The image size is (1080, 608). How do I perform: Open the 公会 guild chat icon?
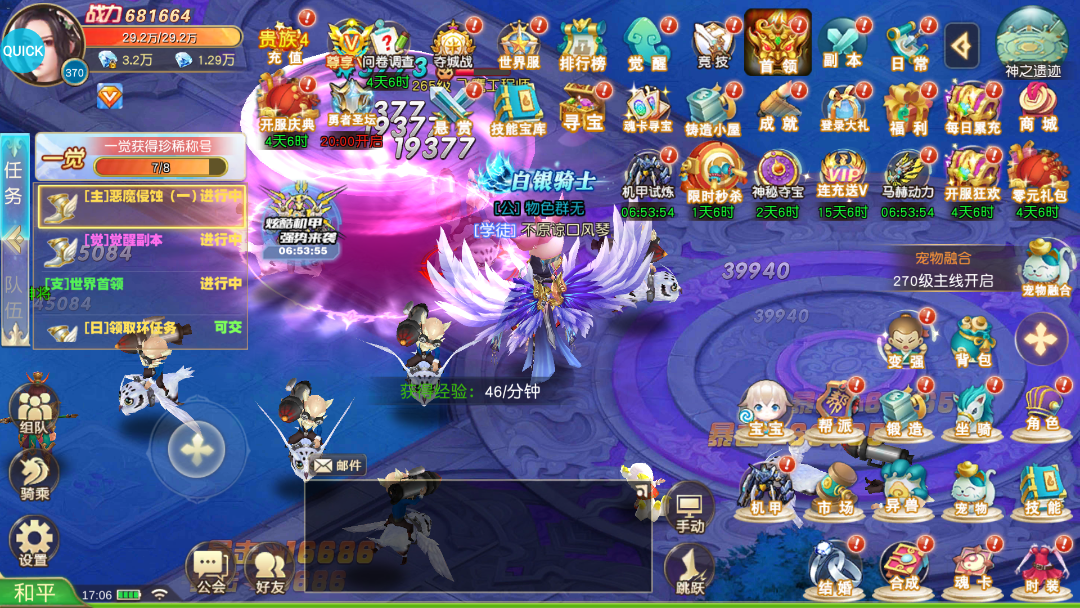click(210, 568)
